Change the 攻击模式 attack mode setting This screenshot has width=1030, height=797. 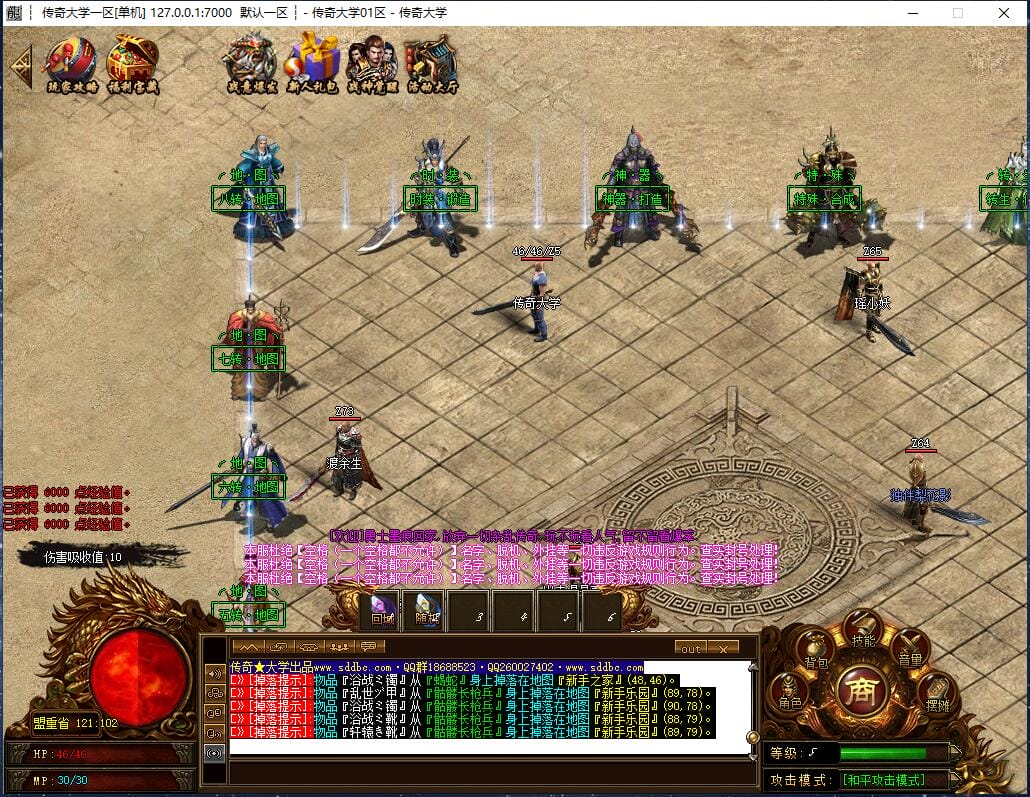[882, 780]
